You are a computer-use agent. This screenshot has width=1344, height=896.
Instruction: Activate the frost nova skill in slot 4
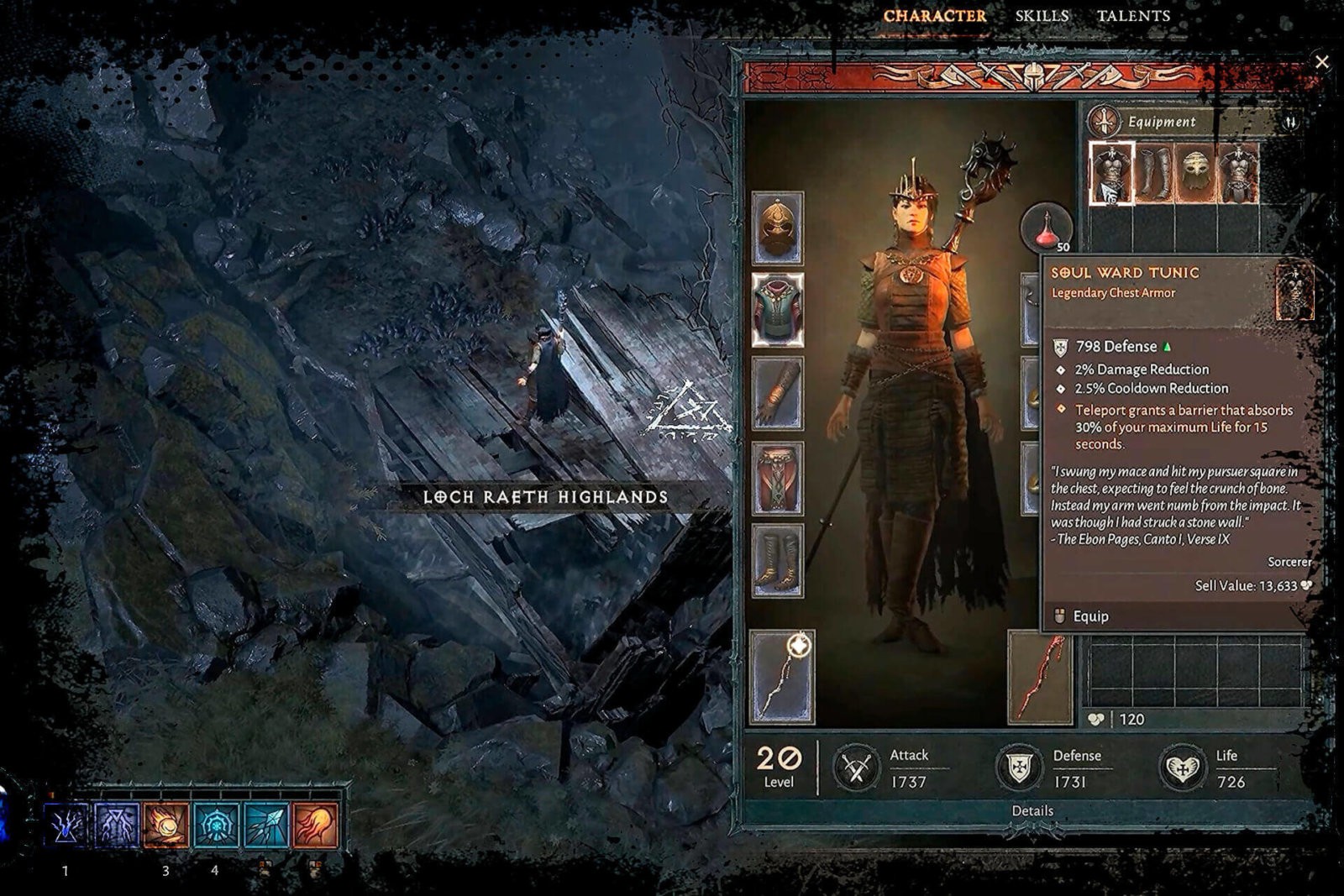(215, 825)
